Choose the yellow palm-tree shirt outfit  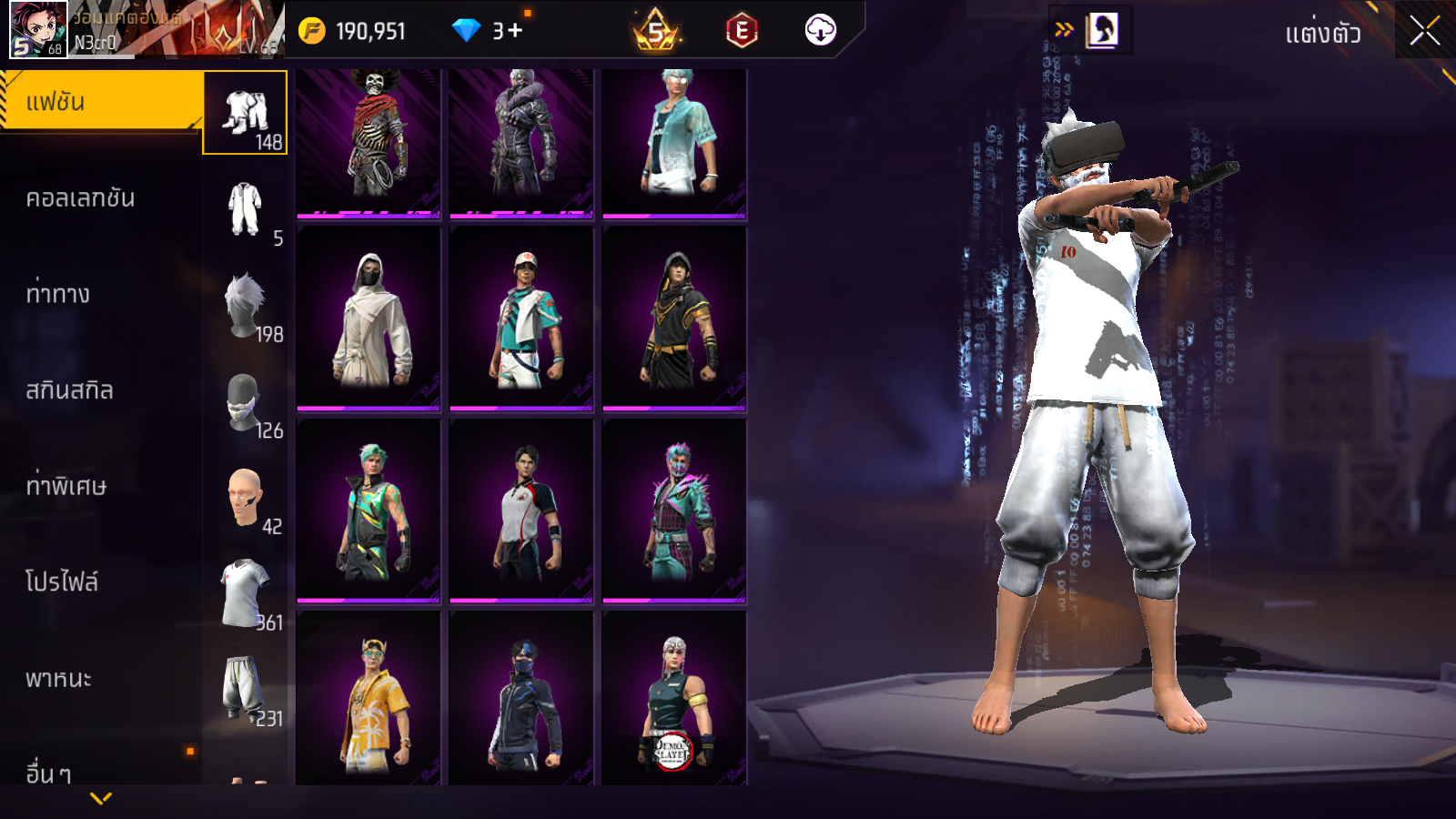click(x=369, y=698)
